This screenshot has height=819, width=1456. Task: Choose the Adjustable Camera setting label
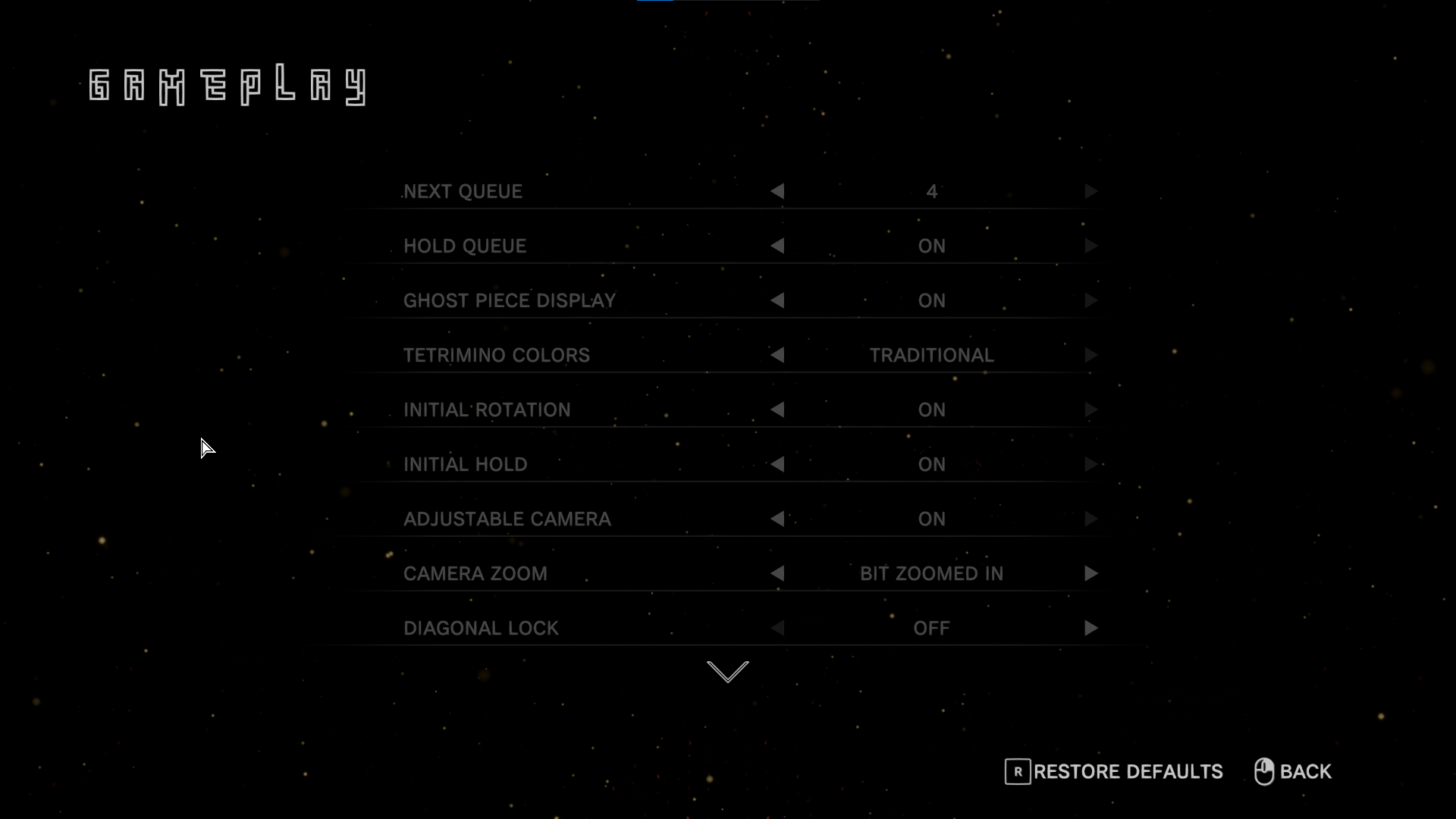[x=507, y=519]
